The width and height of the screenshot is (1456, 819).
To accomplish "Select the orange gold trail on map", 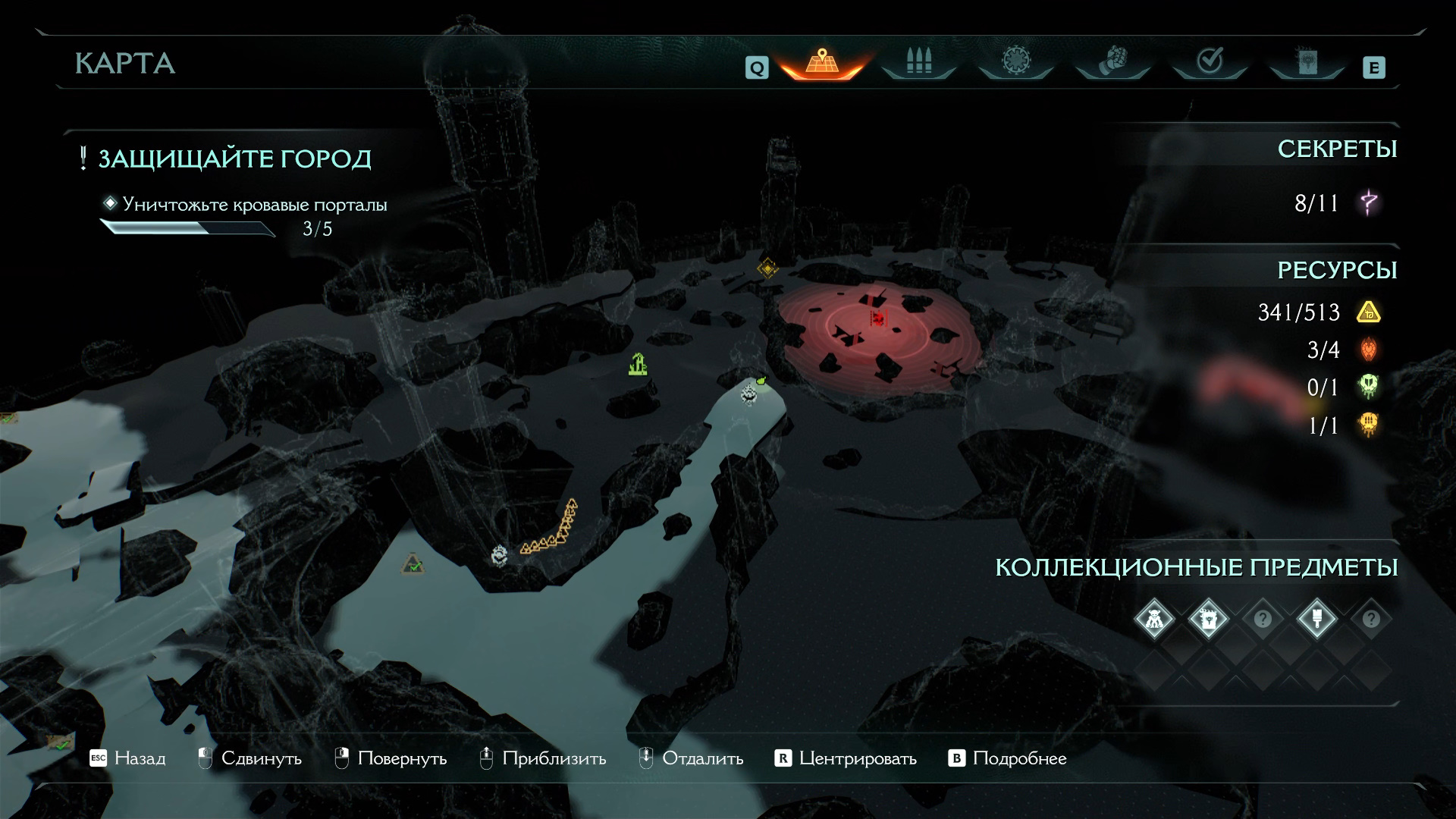I will point(551,532).
